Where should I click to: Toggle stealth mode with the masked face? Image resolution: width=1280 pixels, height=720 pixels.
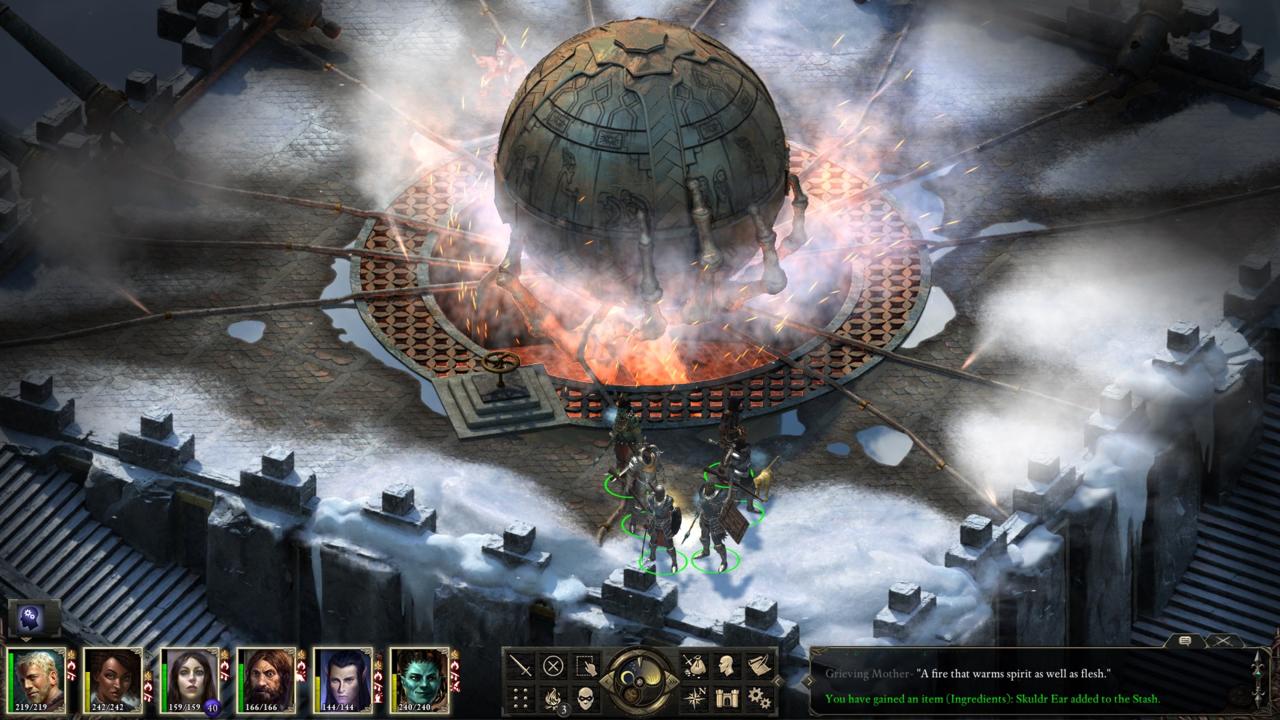585,697
